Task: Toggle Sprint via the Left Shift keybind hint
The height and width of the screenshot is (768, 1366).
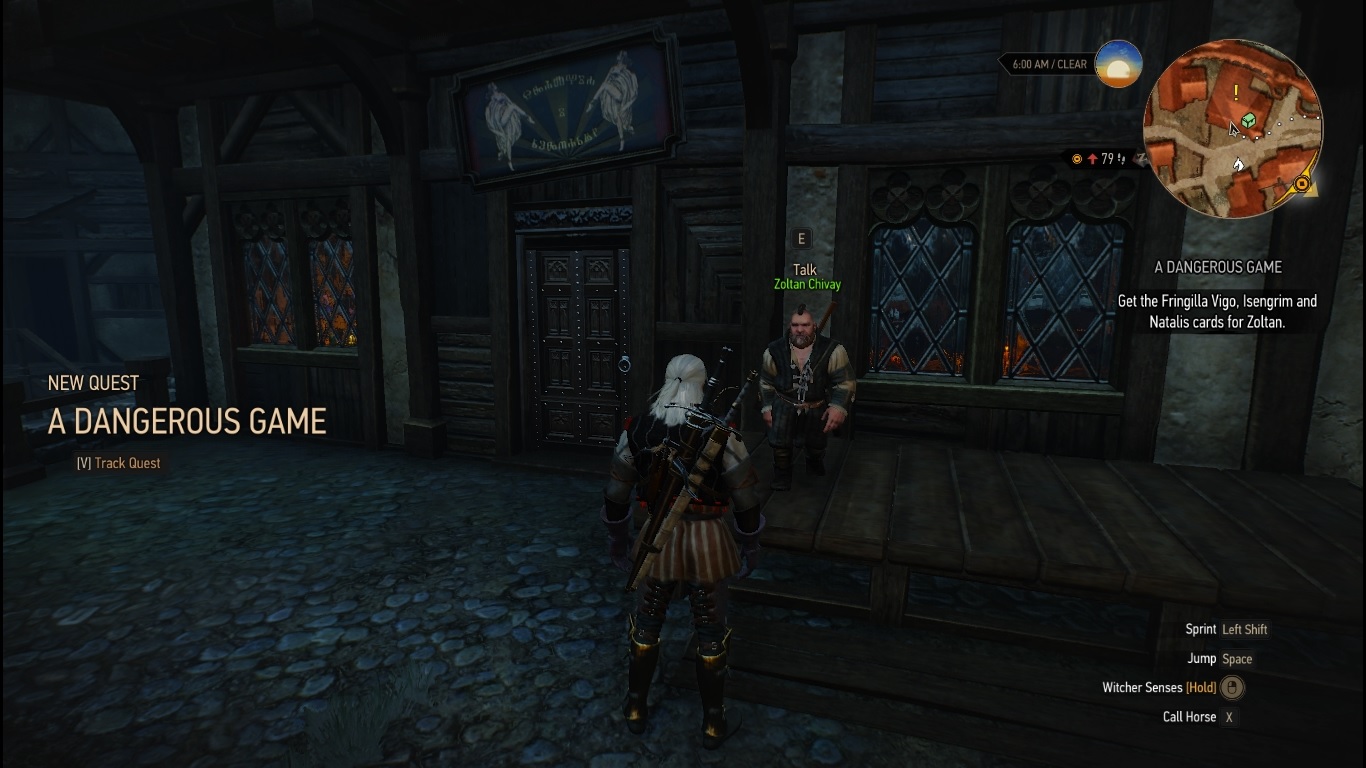Action: coord(1245,629)
